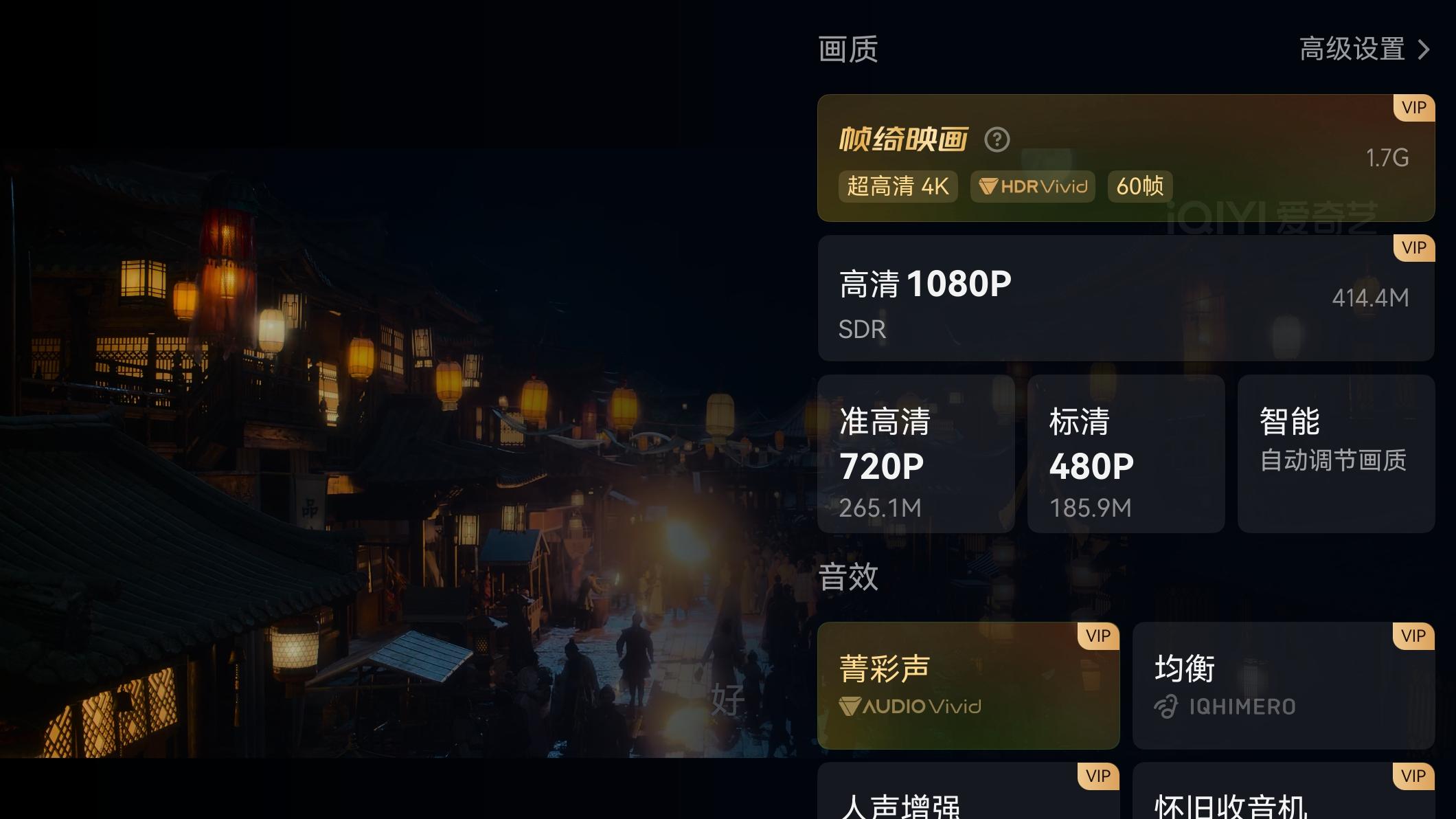This screenshot has width=1456, height=819.
Task: Click the AUDIO Vivid logo under 菁彩声
Action: coord(910,707)
